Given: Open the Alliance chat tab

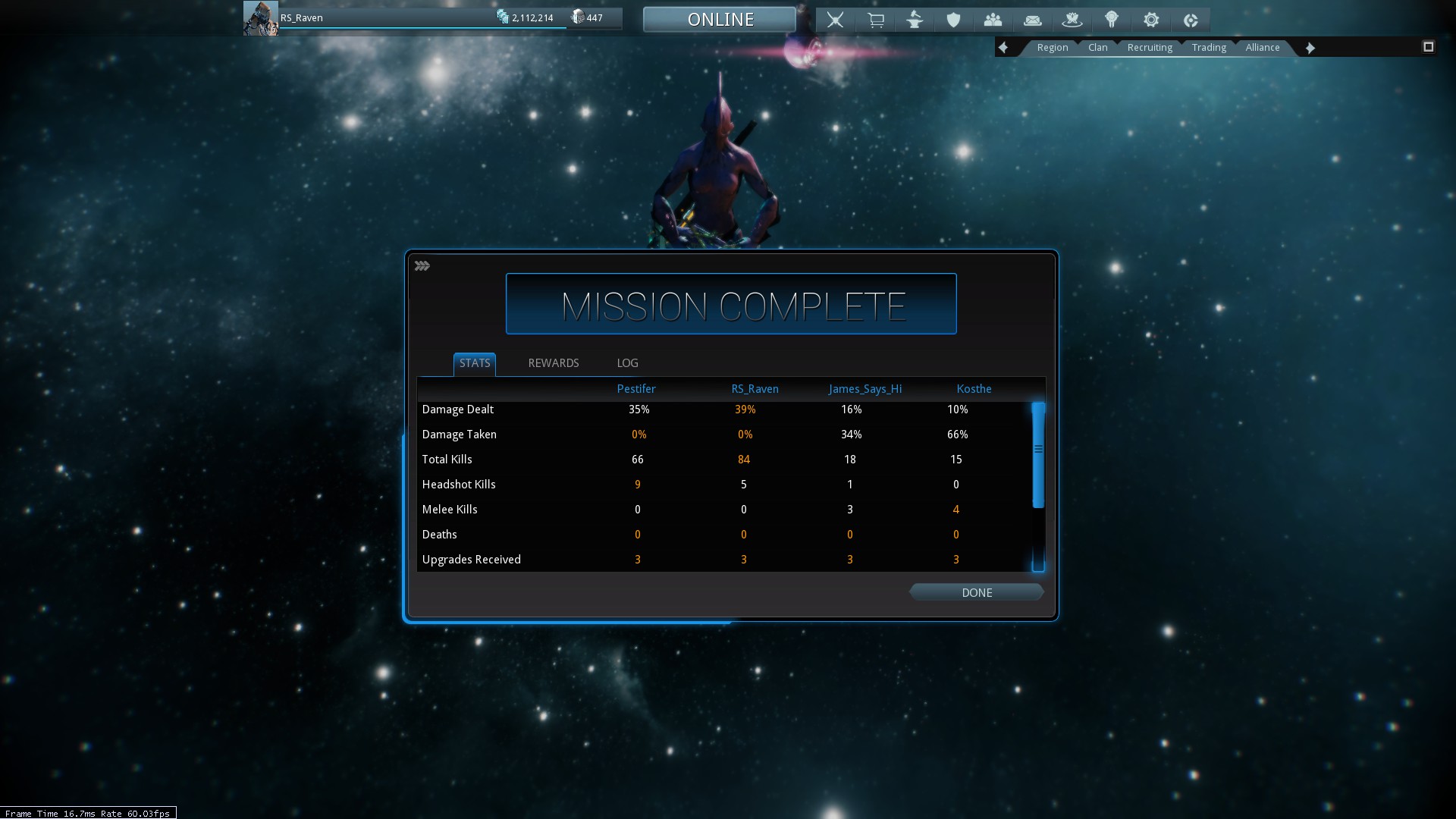Looking at the screenshot, I should 1262,47.
